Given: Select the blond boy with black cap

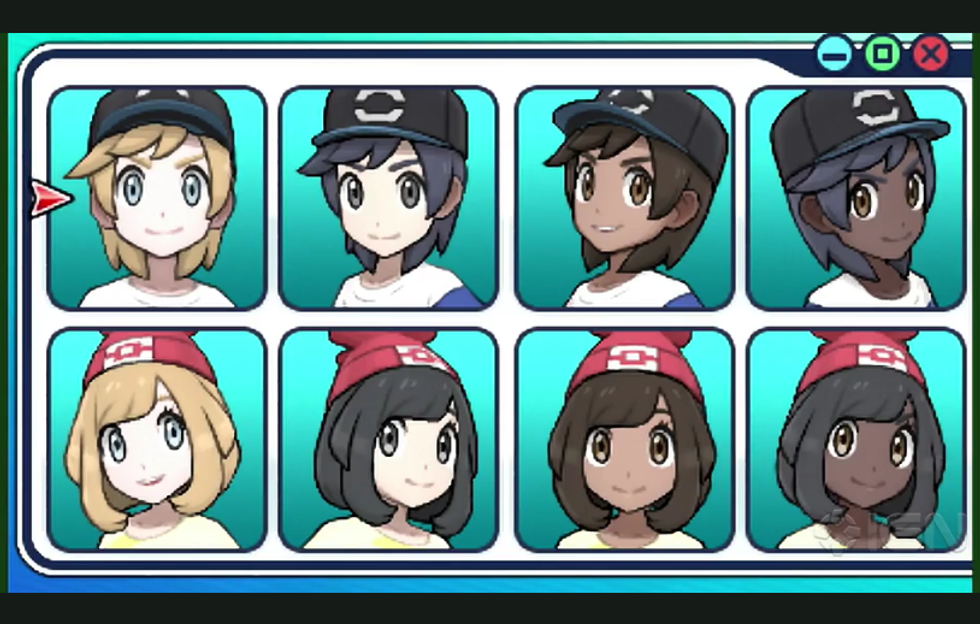Looking at the screenshot, I should [157, 198].
